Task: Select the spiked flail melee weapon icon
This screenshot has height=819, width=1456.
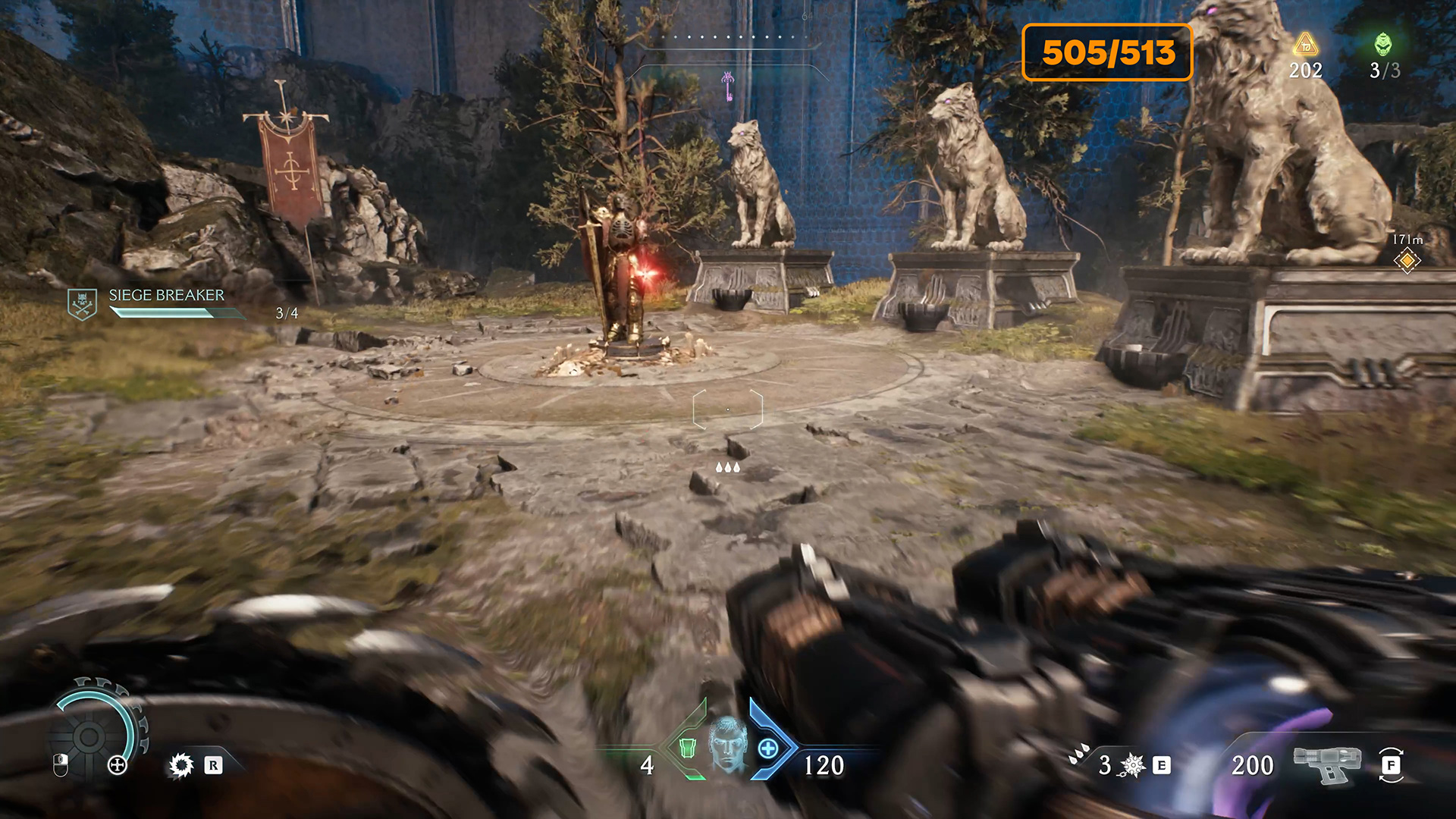Action: (x=1132, y=765)
